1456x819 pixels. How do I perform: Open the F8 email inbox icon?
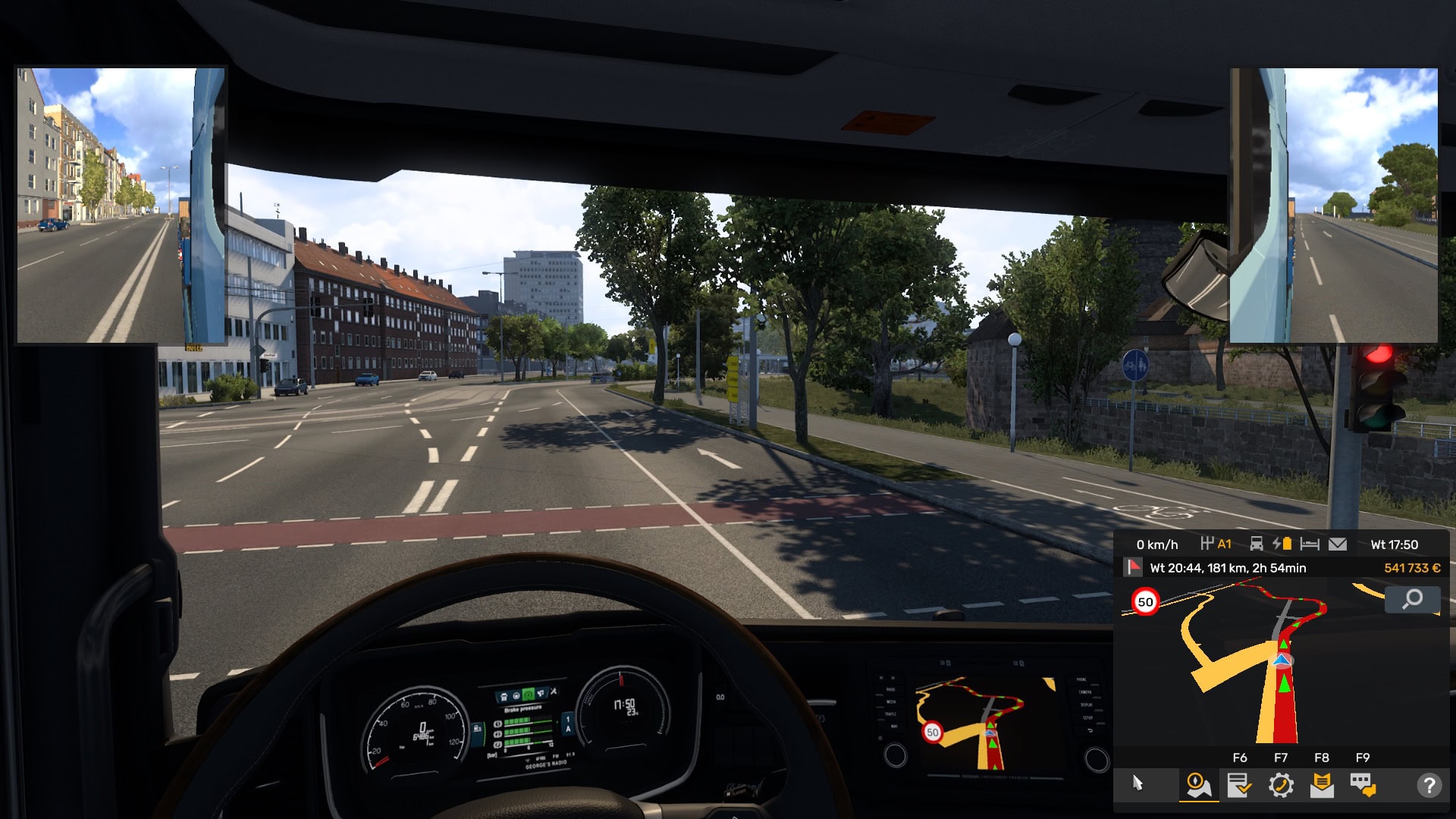(1322, 783)
